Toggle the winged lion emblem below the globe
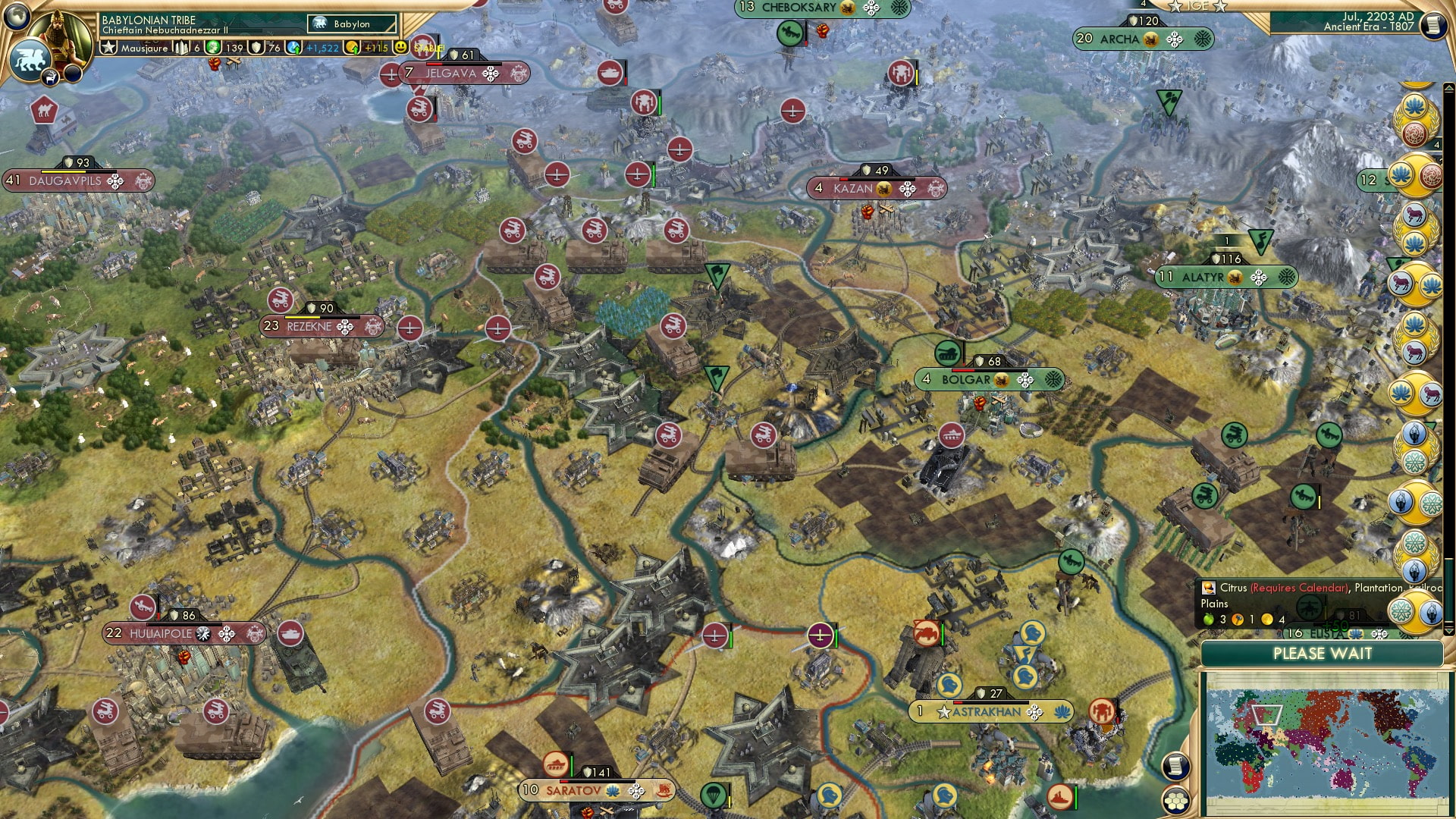Screen dimensions: 1456x819 point(30,57)
